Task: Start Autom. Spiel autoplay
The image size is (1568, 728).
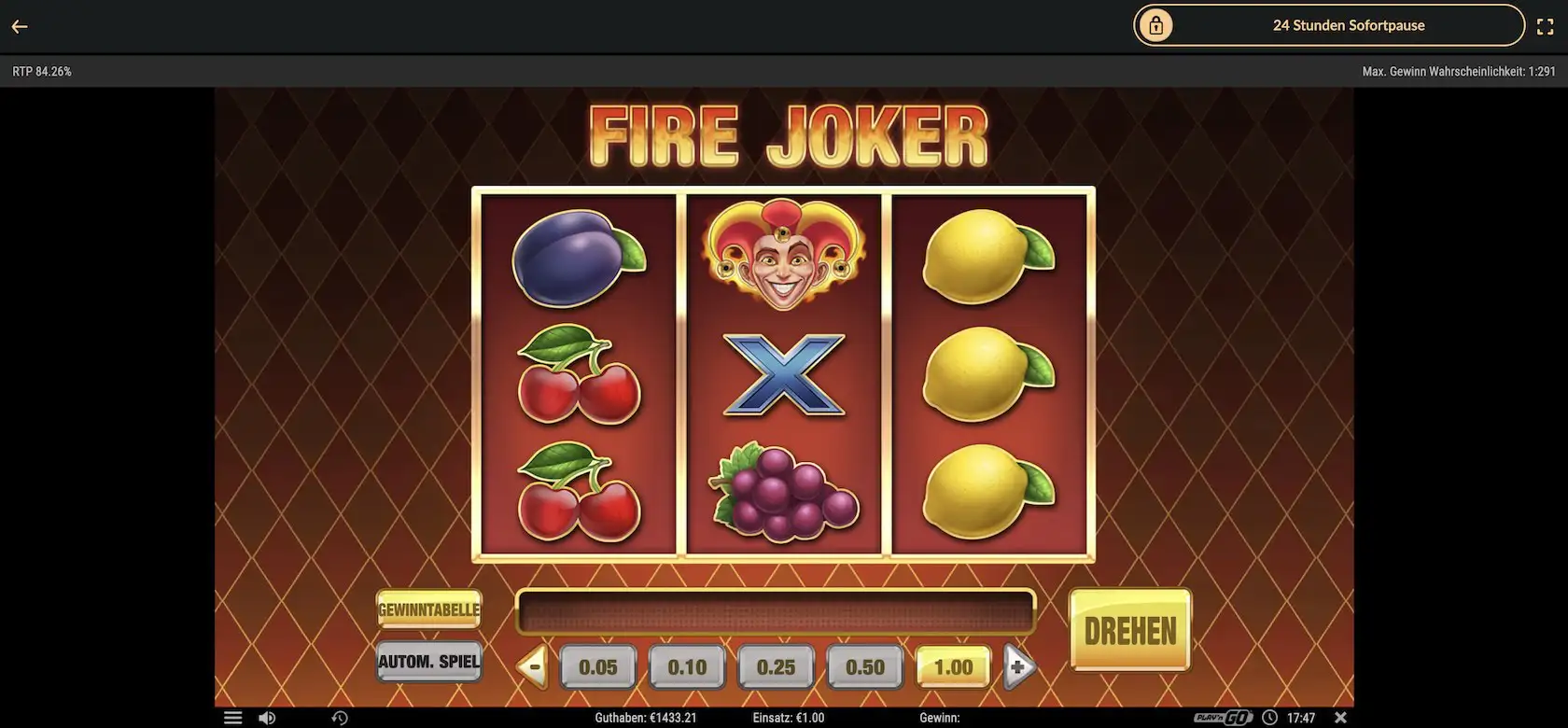Action: [x=428, y=662]
